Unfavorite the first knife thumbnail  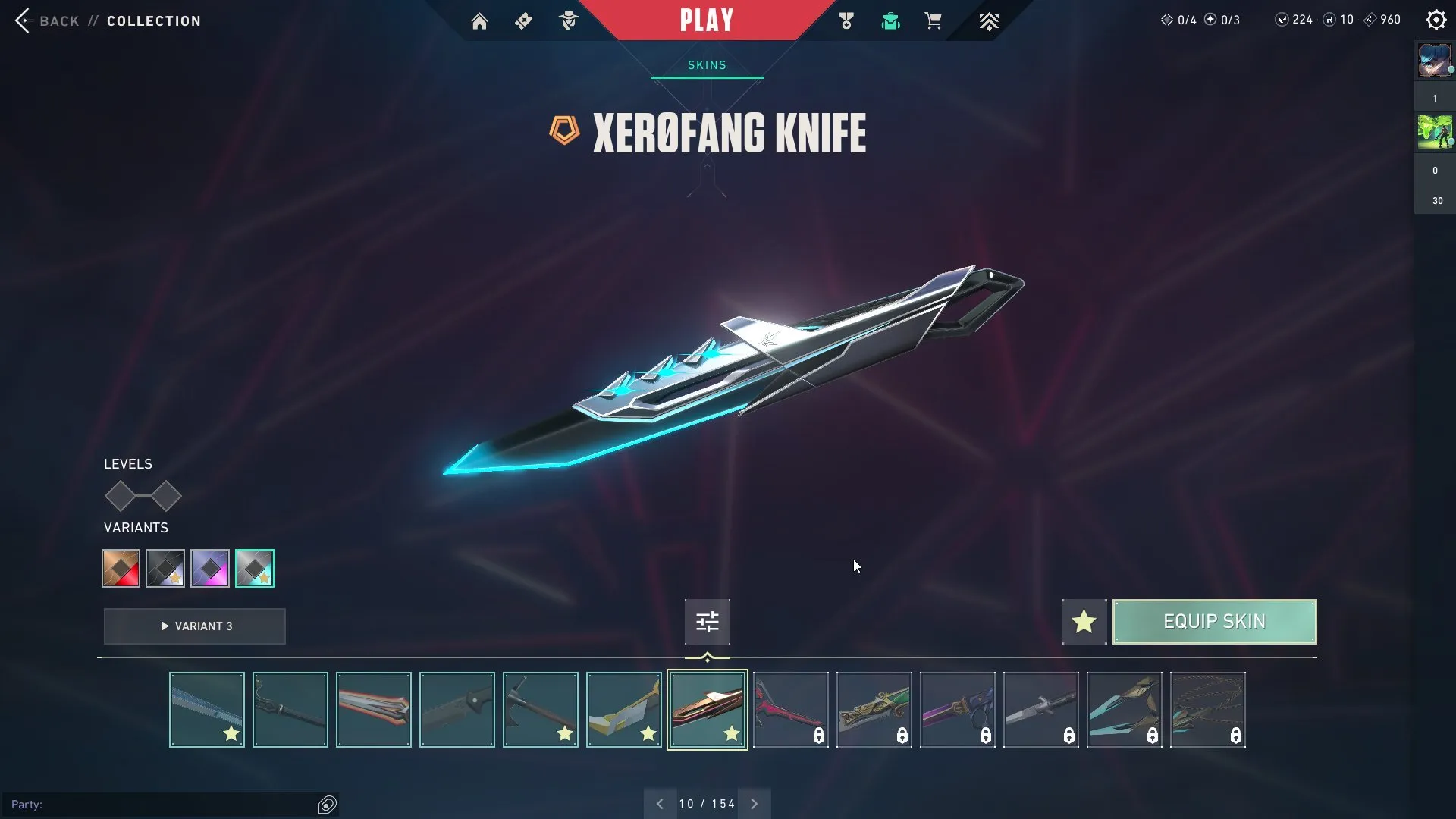(x=233, y=733)
